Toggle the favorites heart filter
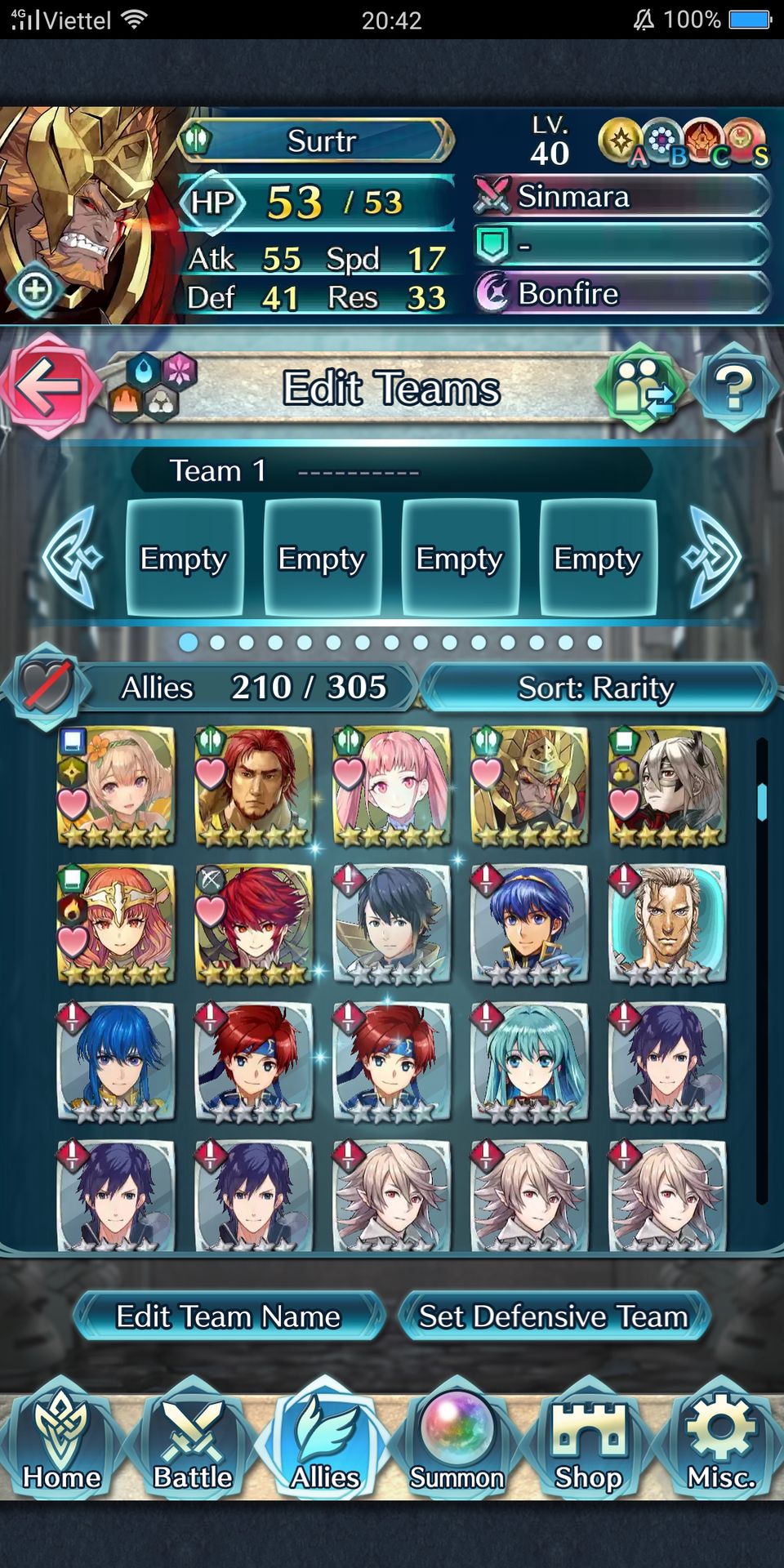Image resolution: width=784 pixels, height=1568 pixels. coord(47,687)
